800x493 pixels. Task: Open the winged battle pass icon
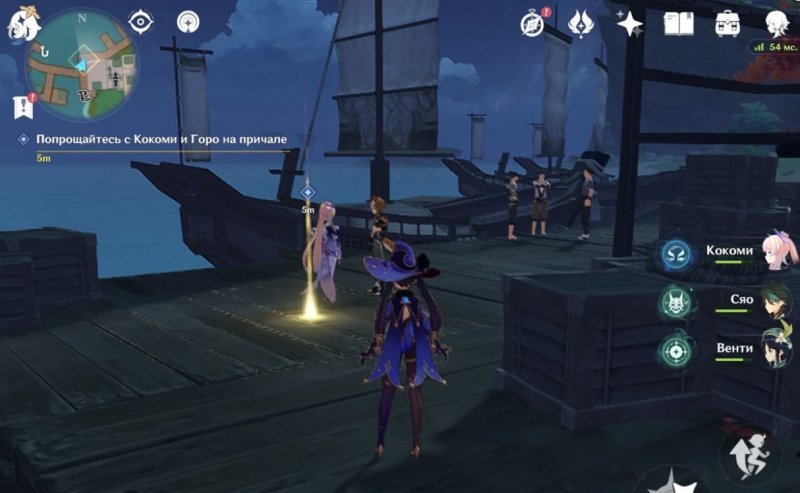click(x=581, y=23)
